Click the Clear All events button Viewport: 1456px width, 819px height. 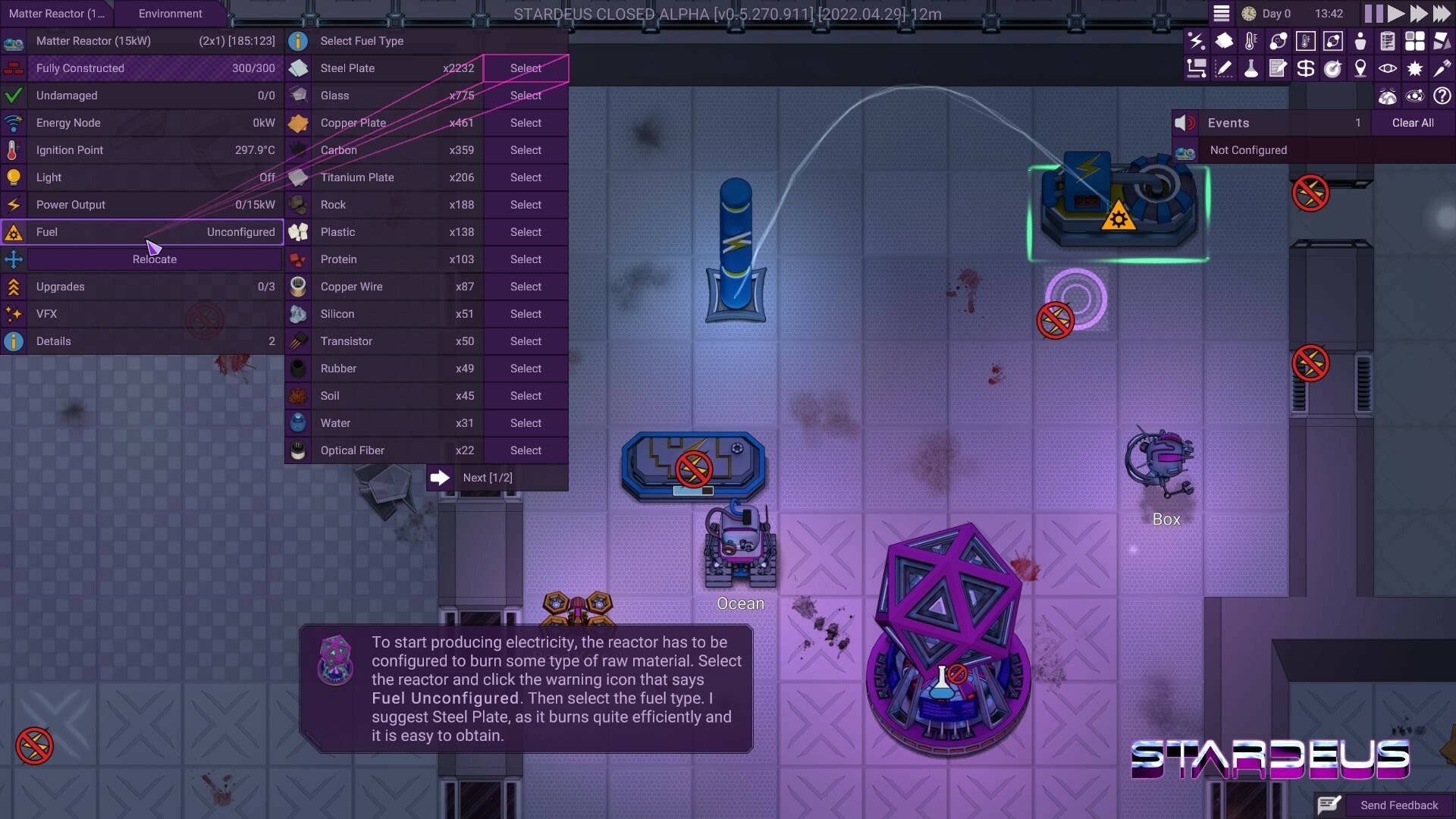click(x=1413, y=122)
